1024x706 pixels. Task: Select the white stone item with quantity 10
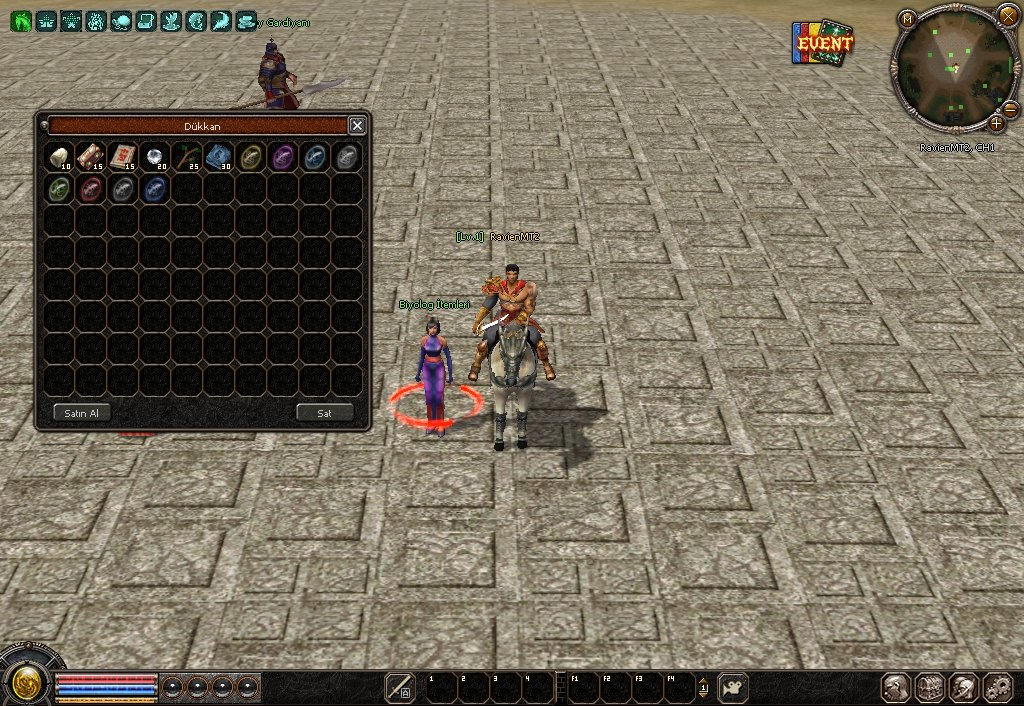pos(60,156)
